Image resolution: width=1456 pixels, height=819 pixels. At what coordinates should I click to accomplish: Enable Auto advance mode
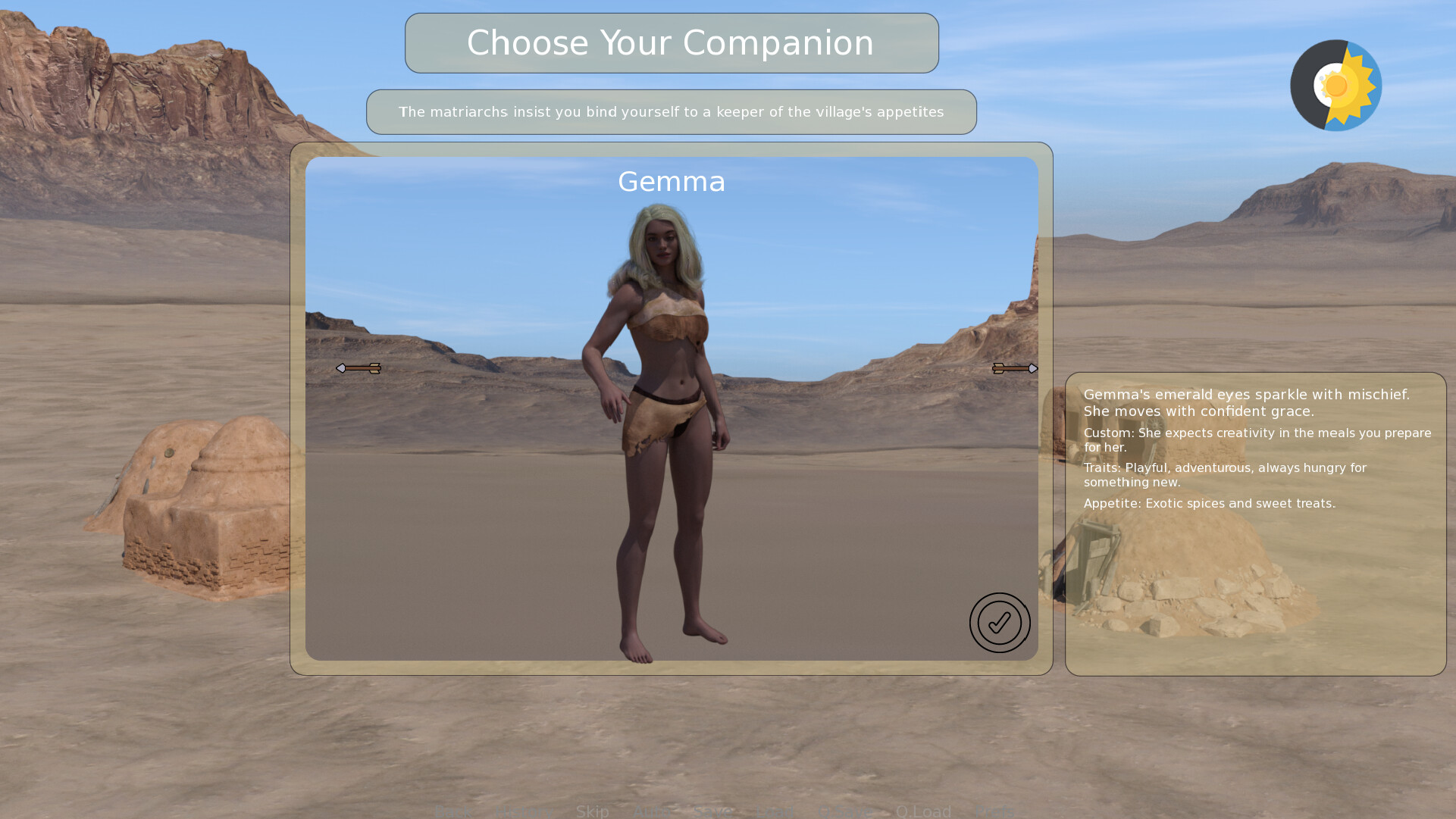click(x=652, y=811)
